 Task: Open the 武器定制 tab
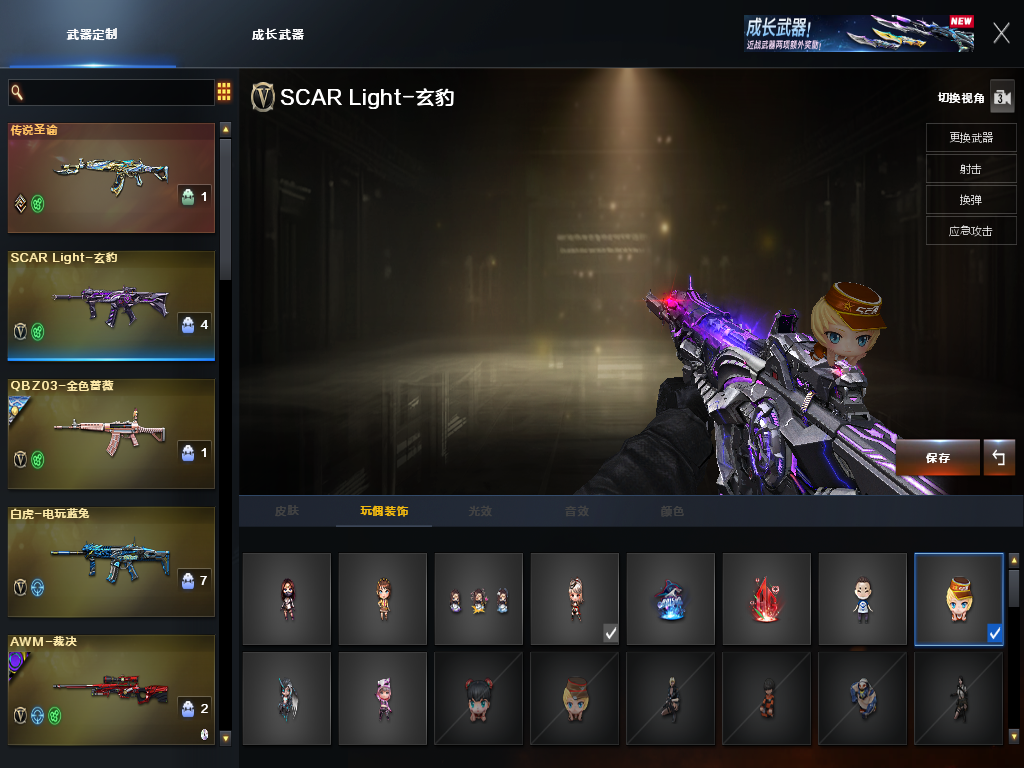(x=92, y=34)
